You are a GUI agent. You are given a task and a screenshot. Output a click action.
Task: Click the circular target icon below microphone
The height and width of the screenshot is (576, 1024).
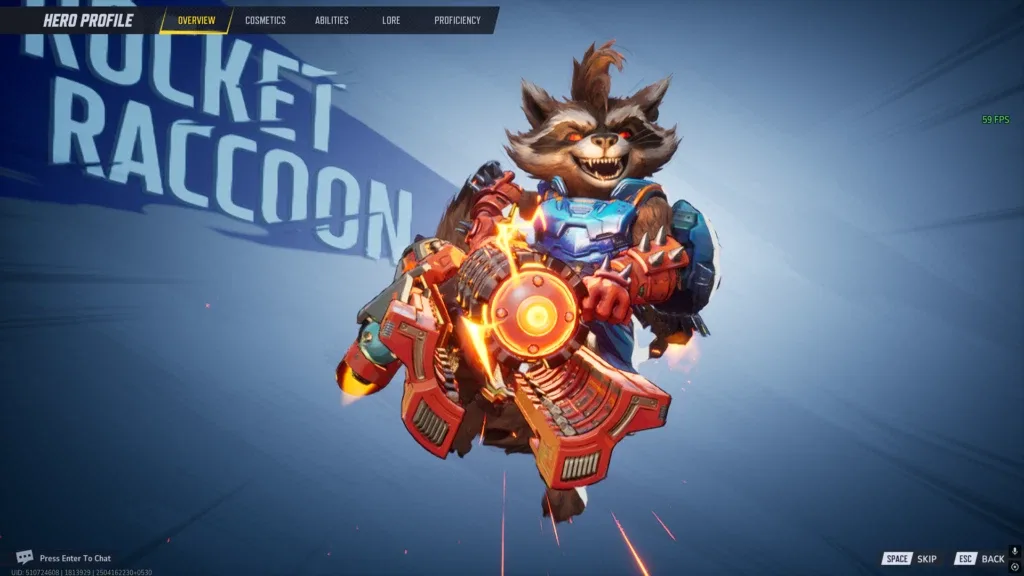(1014, 566)
